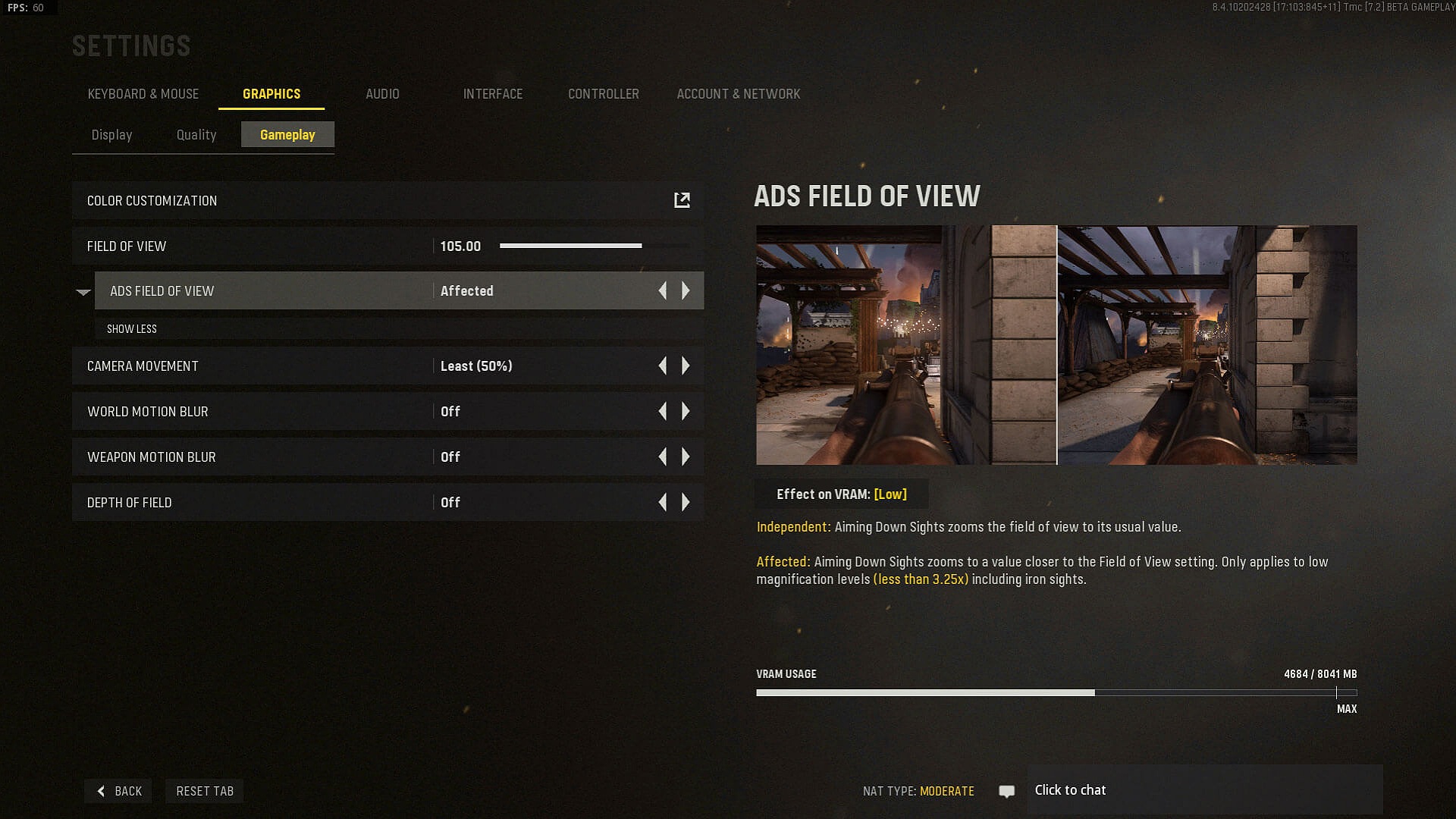The width and height of the screenshot is (1456, 819).
Task: Select the Controller tab
Action: tap(603, 94)
